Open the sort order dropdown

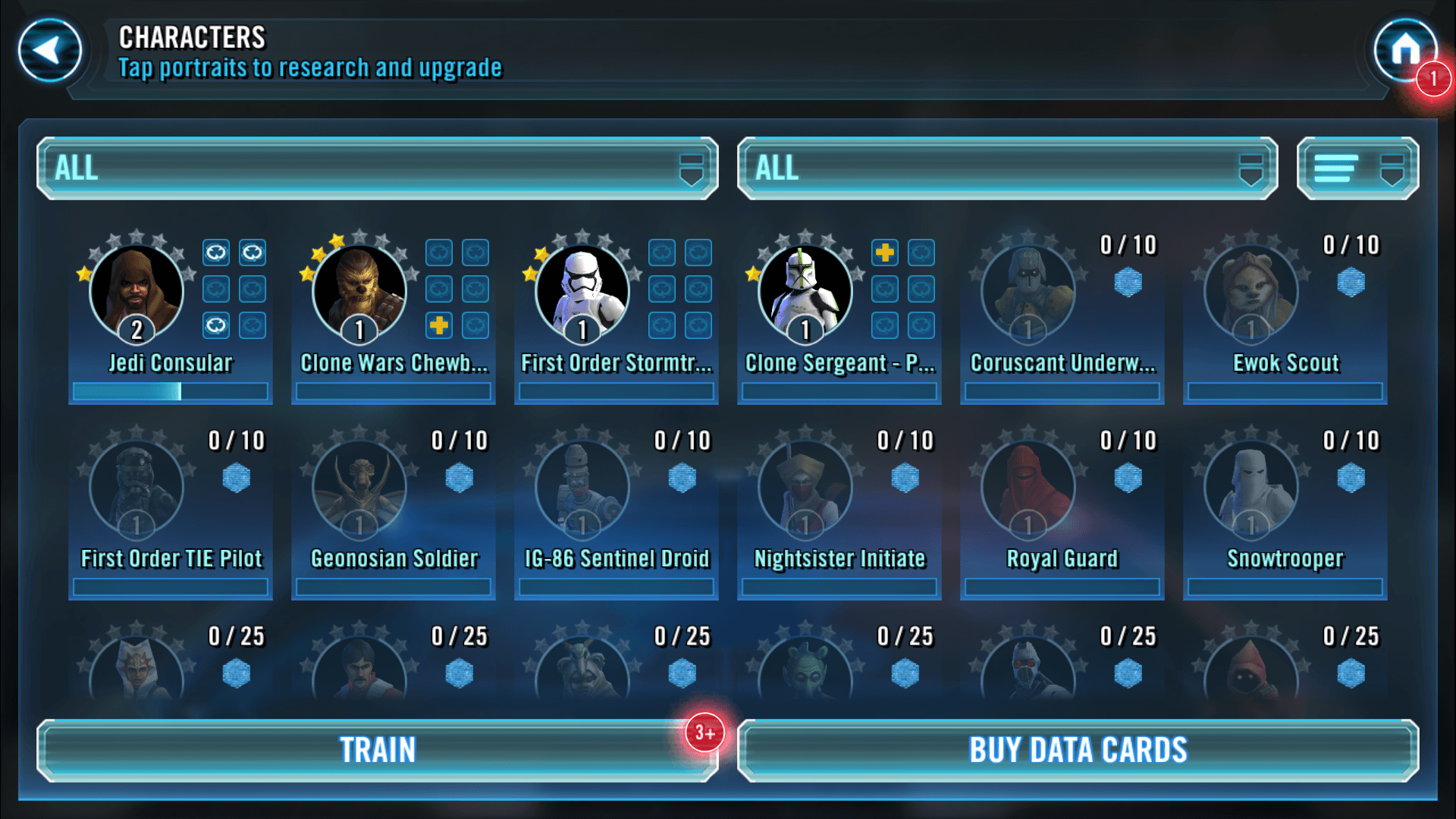(x=1357, y=168)
